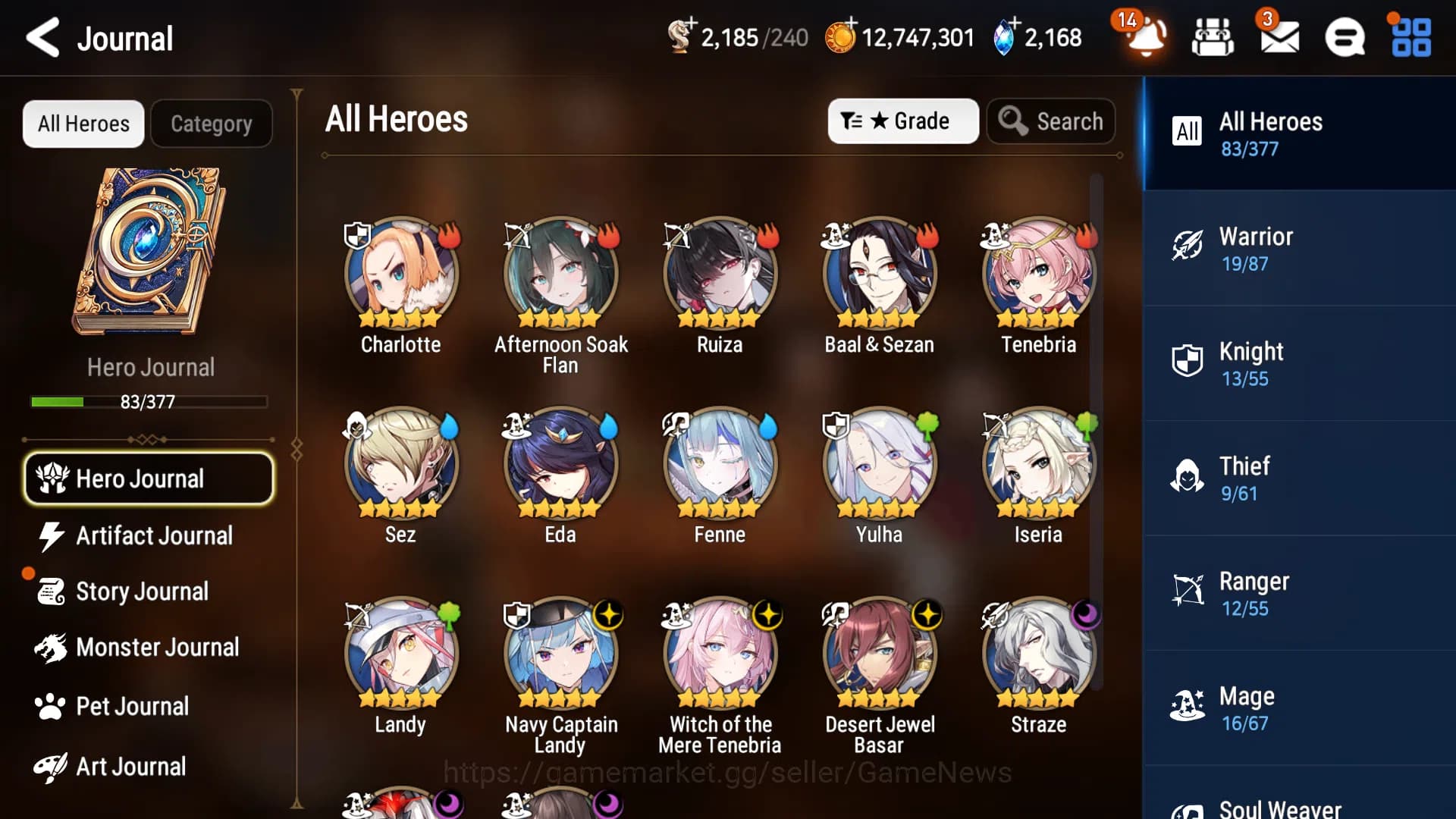Expand the Soul Weaver category

pos(1297,804)
